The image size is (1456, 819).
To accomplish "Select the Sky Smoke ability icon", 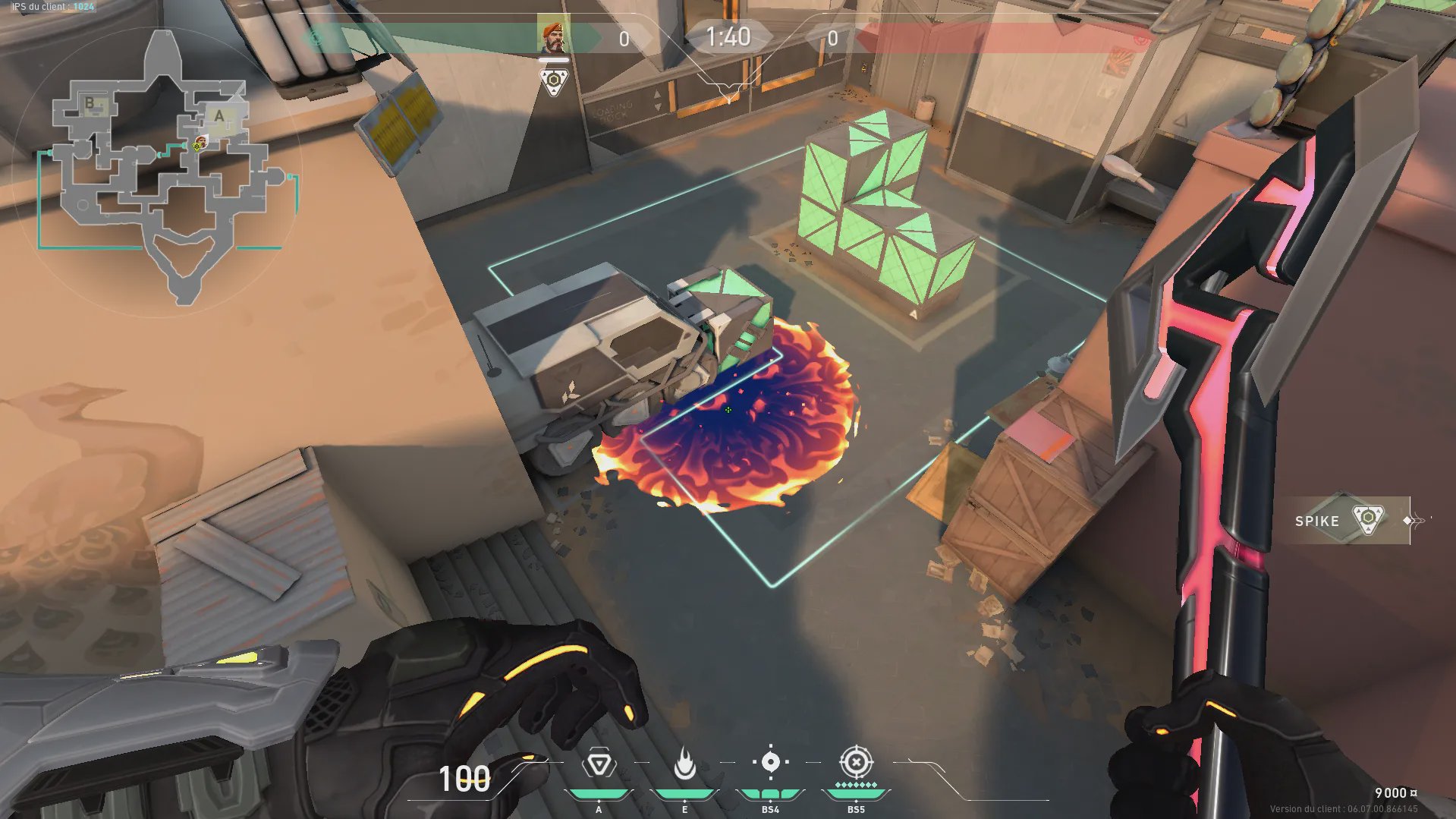I will (x=770, y=762).
